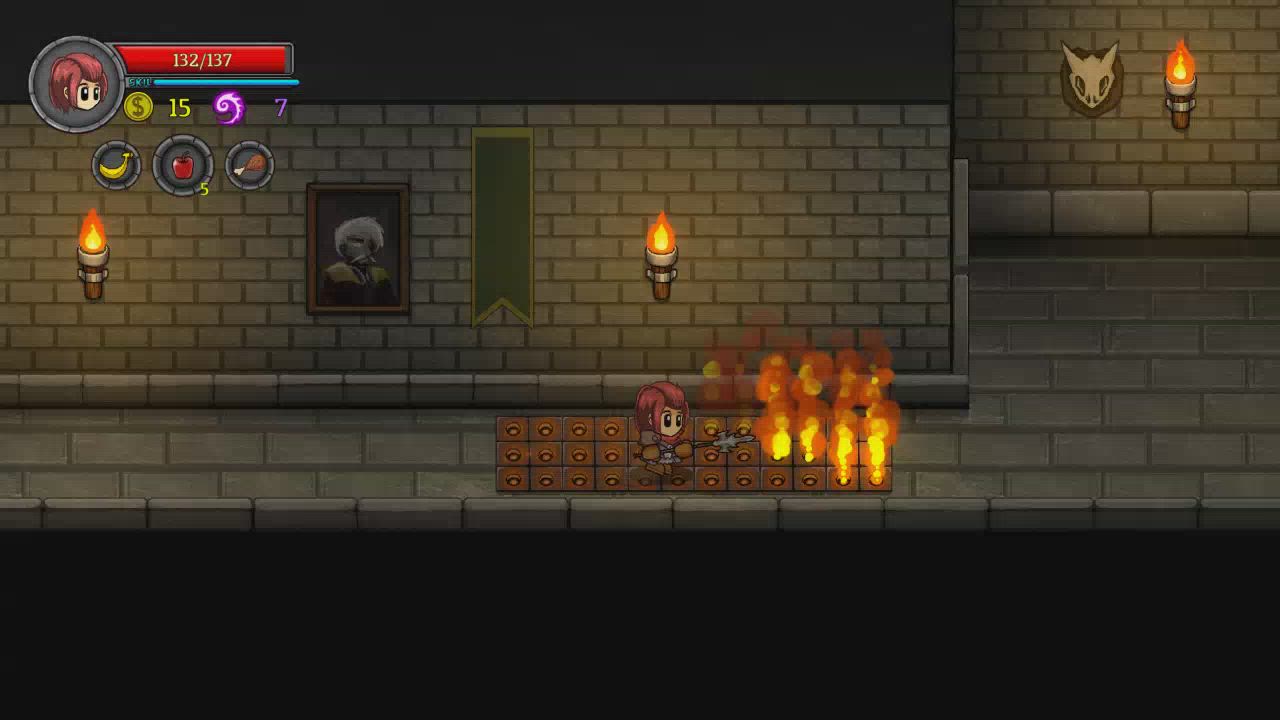This screenshot has width=1280, height=720.
Task: Select the framed portrait painting
Action: [360, 247]
